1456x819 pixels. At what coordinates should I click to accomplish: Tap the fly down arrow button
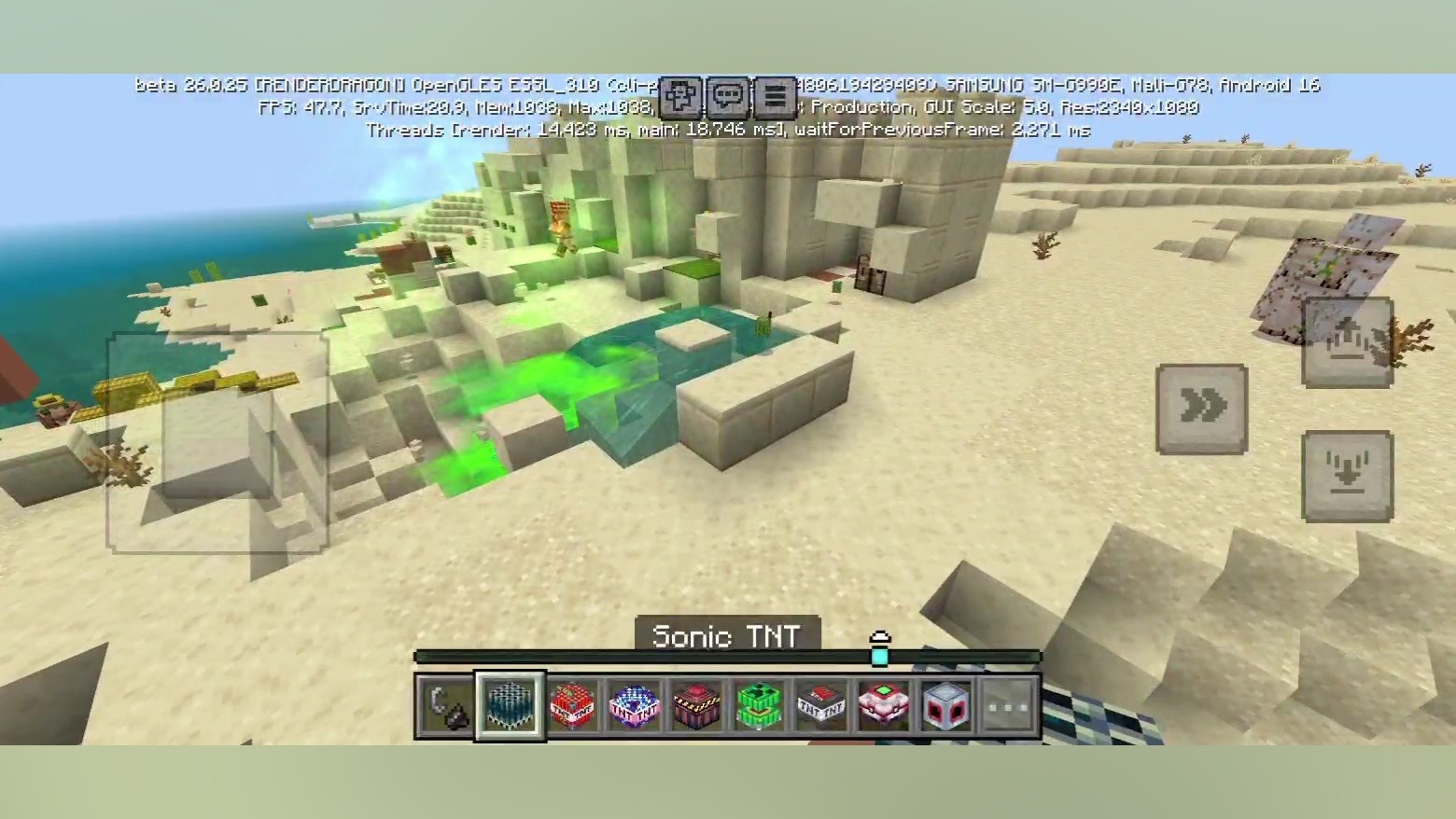pyautogui.click(x=1347, y=475)
